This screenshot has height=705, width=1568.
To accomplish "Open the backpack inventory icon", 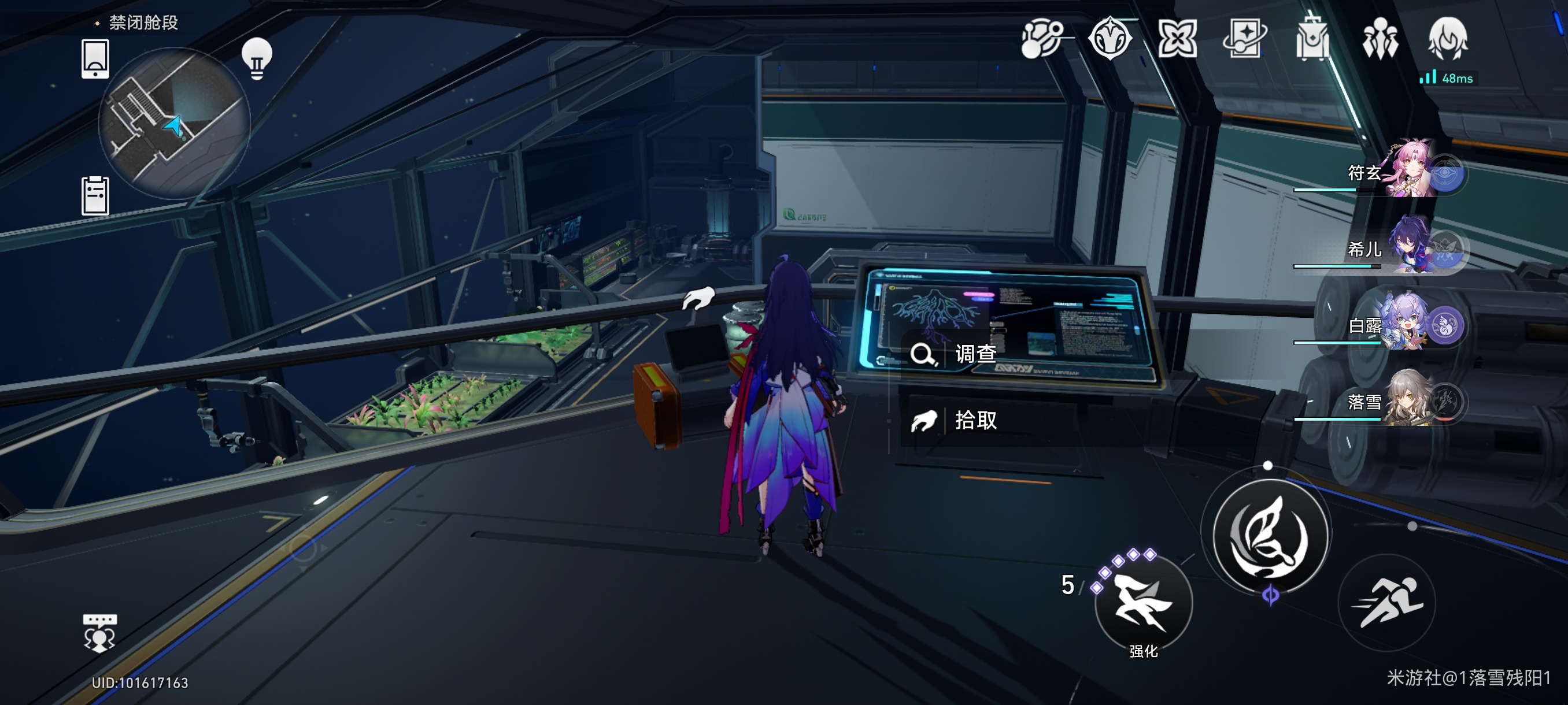I will pyautogui.click(x=1312, y=39).
